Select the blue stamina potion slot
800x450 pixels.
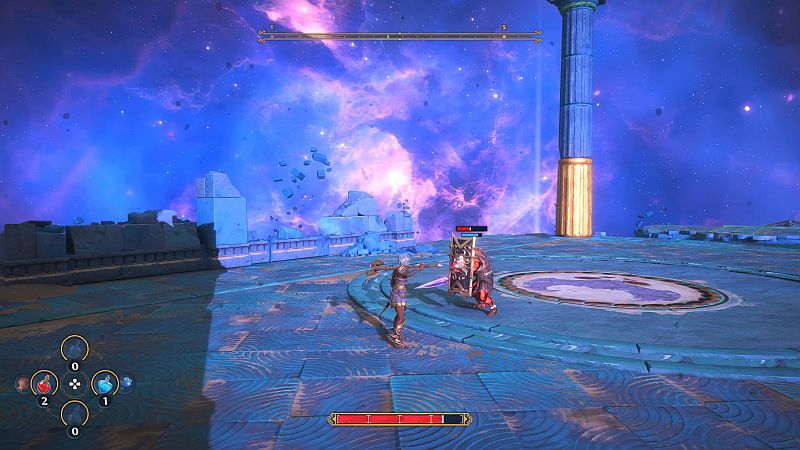(105, 383)
